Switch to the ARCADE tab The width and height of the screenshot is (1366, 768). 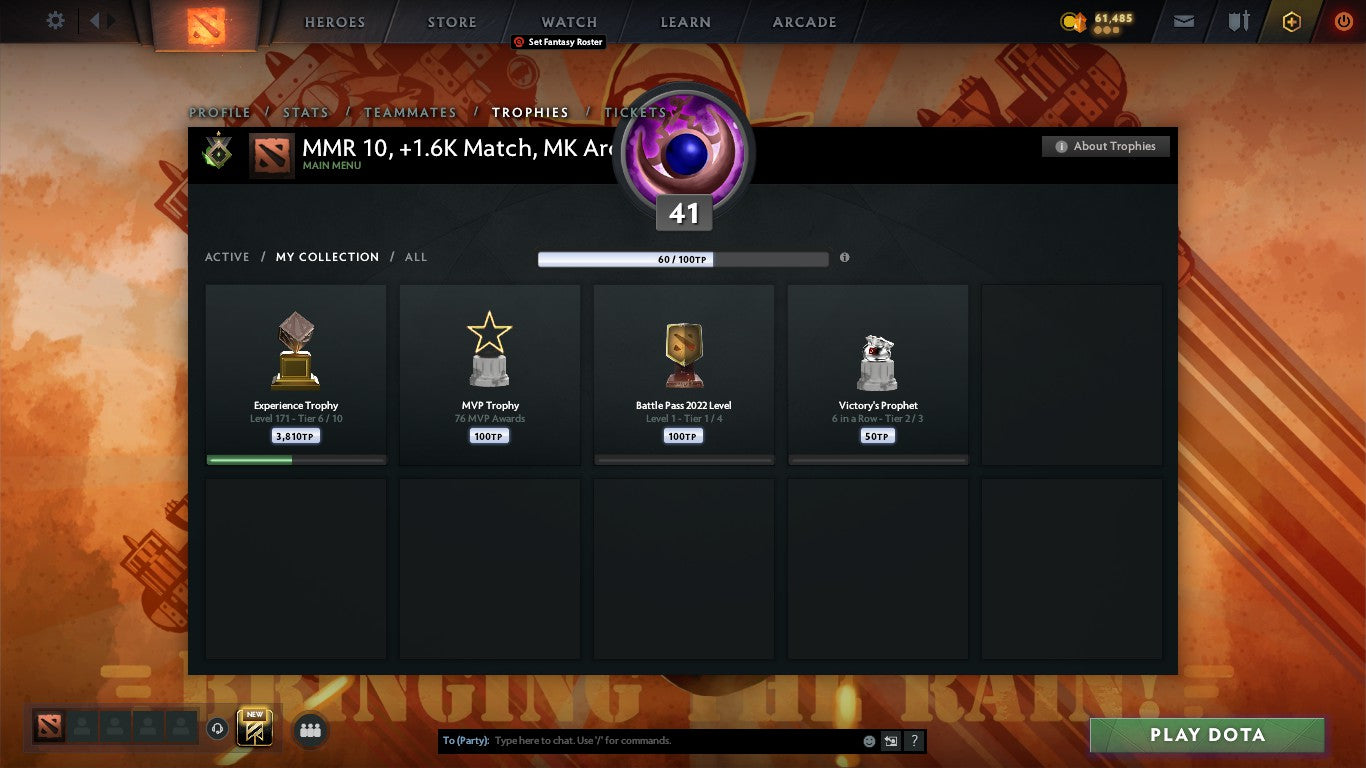tap(803, 22)
